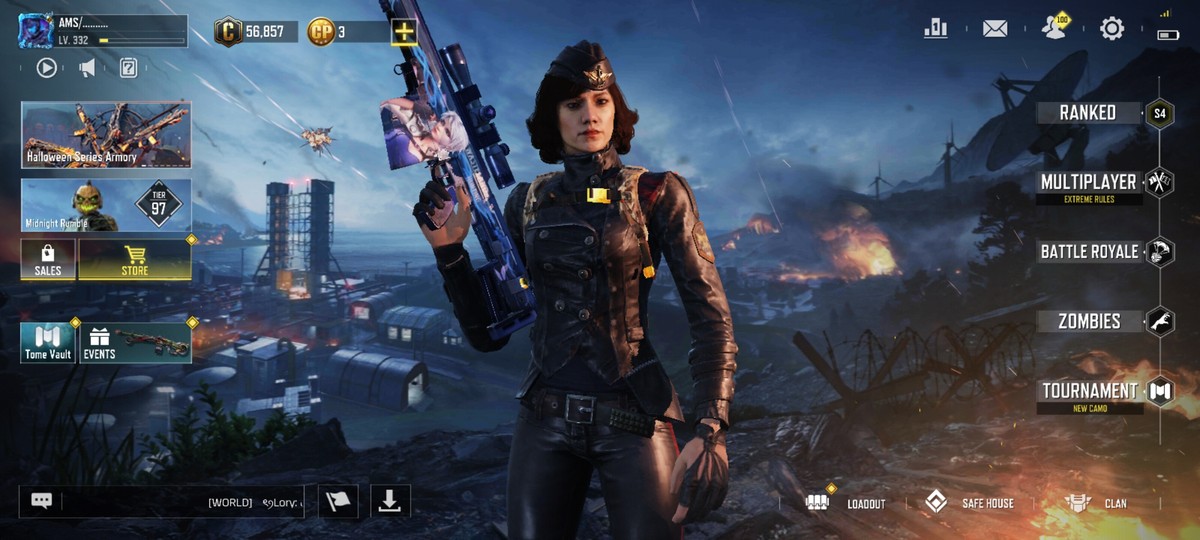Open the Halloween Series Armory banner
Image resolution: width=1200 pixels, height=540 pixels.
tap(106, 134)
